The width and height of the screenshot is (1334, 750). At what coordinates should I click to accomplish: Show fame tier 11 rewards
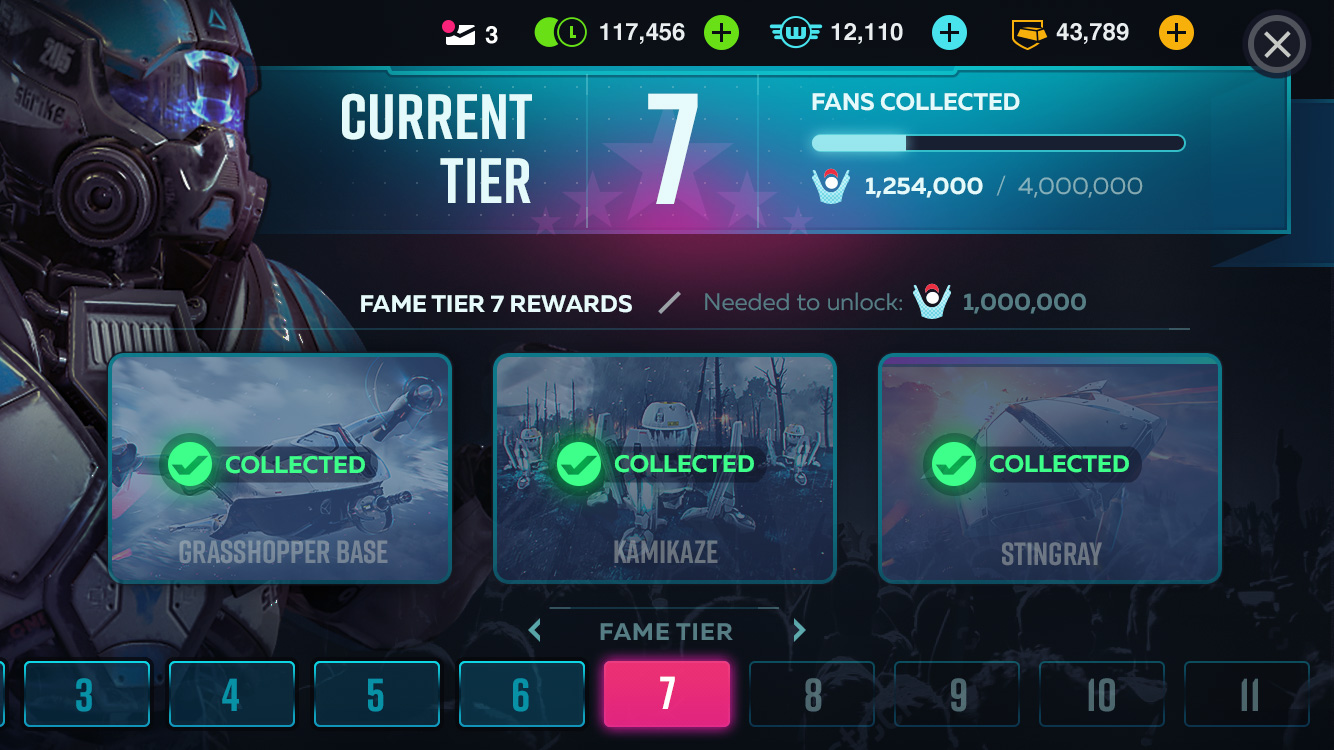click(1247, 694)
